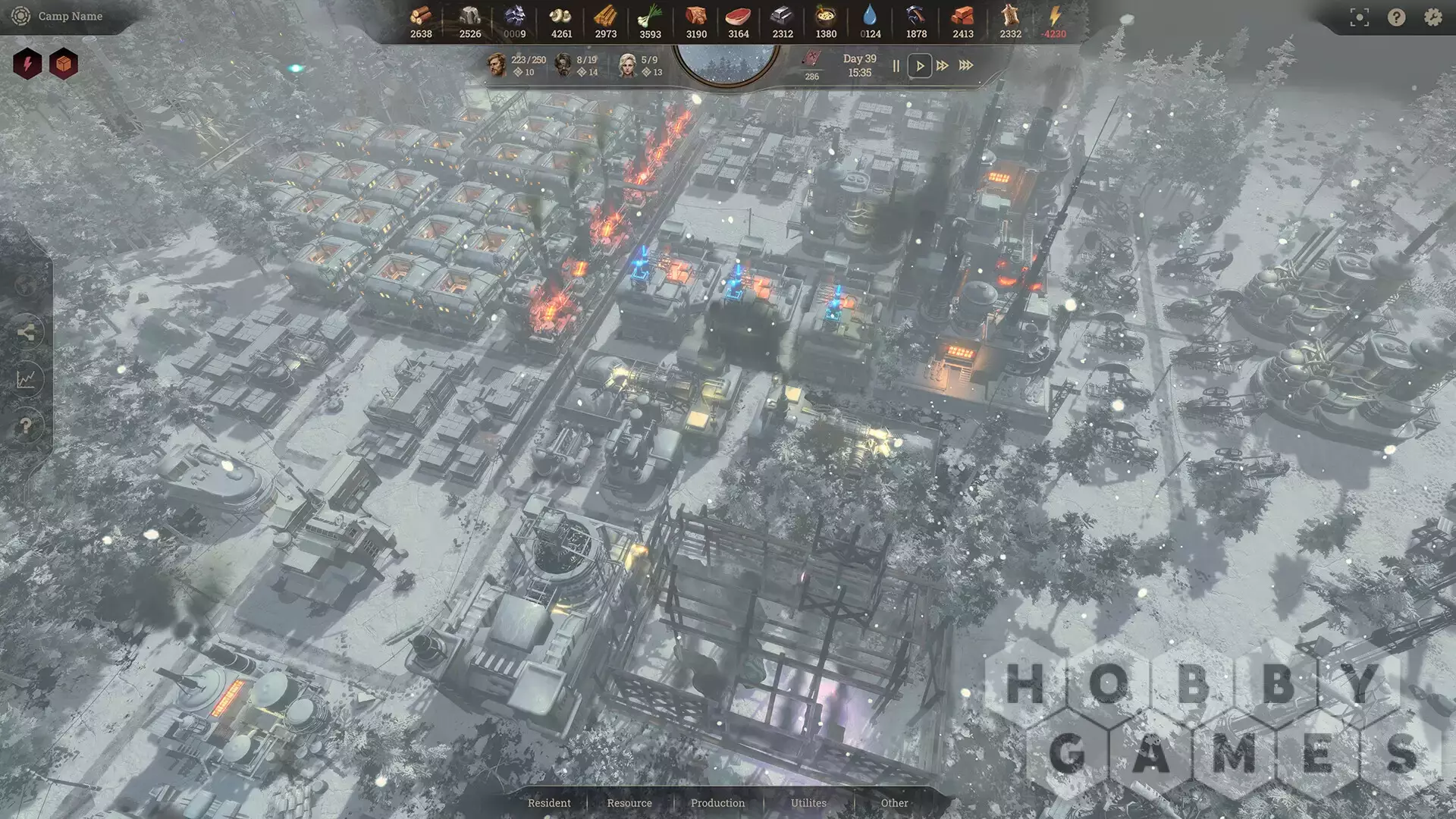The width and height of the screenshot is (1456, 819).
Task: Click the question mark in the left sidebar
Action: tap(26, 425)
